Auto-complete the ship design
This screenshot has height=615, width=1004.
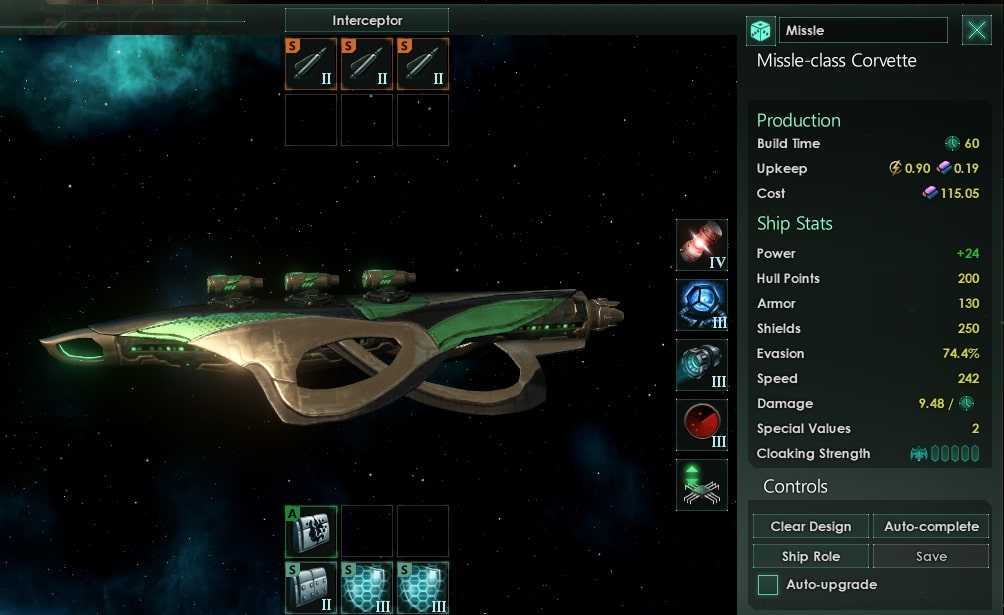click(x=931, y=527)
